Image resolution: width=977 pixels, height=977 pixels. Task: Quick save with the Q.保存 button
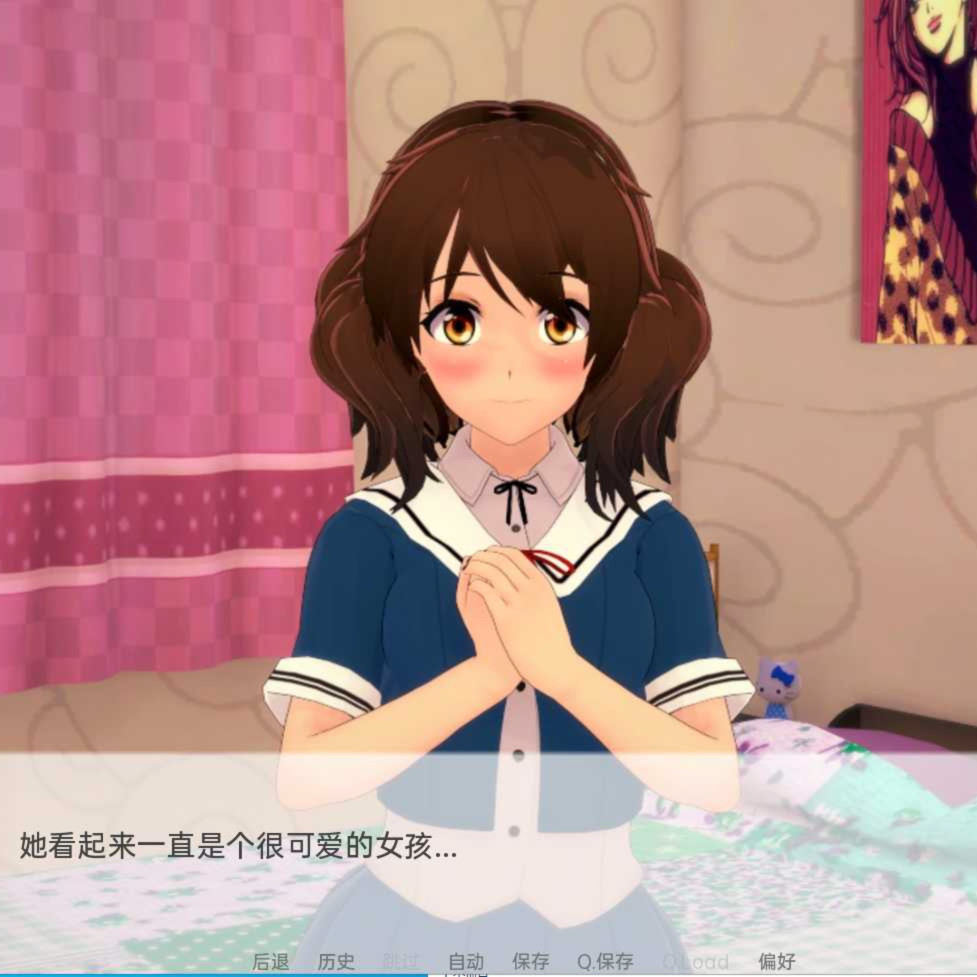coord(606,962)
